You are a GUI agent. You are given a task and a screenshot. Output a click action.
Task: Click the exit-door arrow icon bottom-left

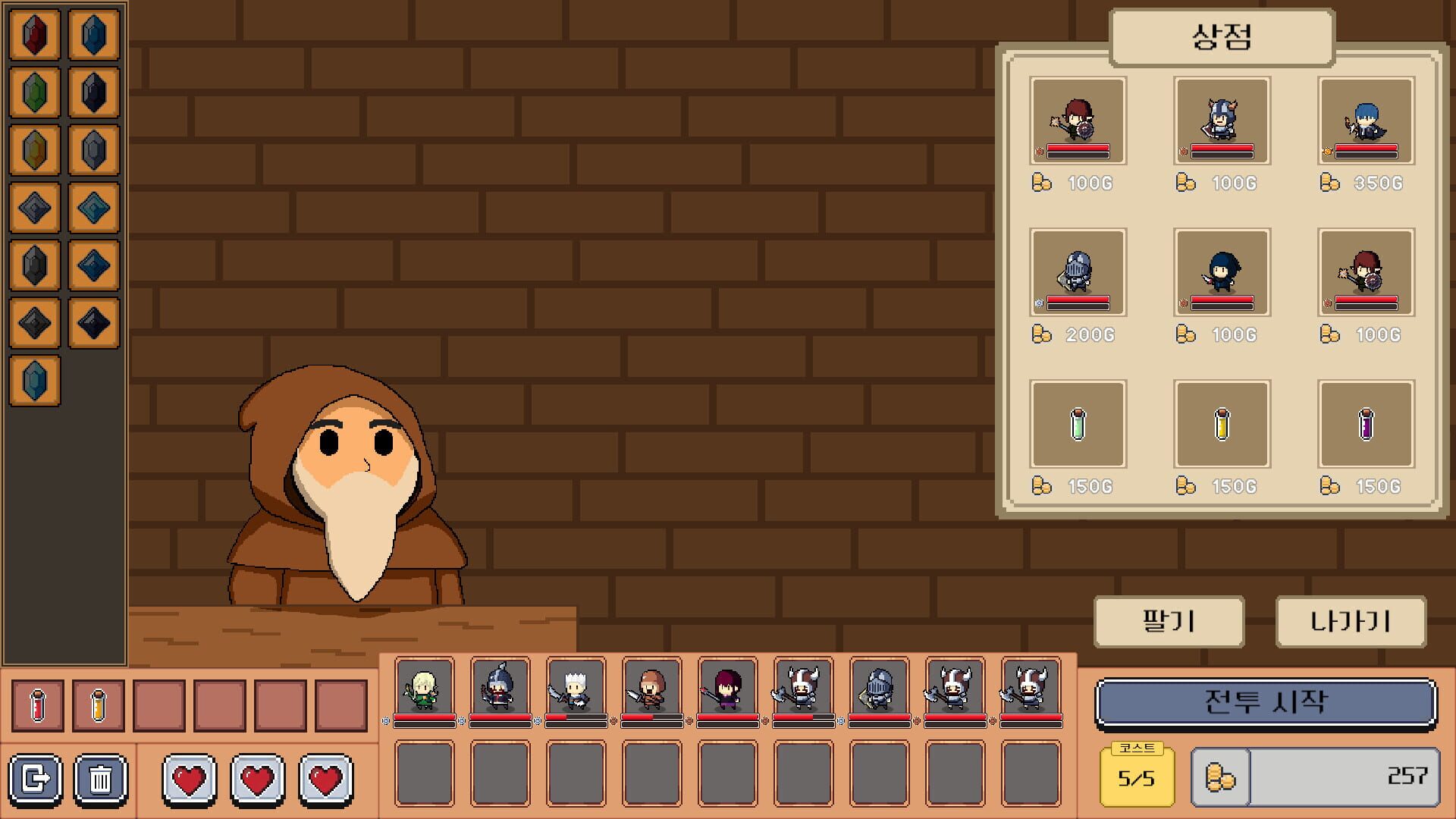35,780
